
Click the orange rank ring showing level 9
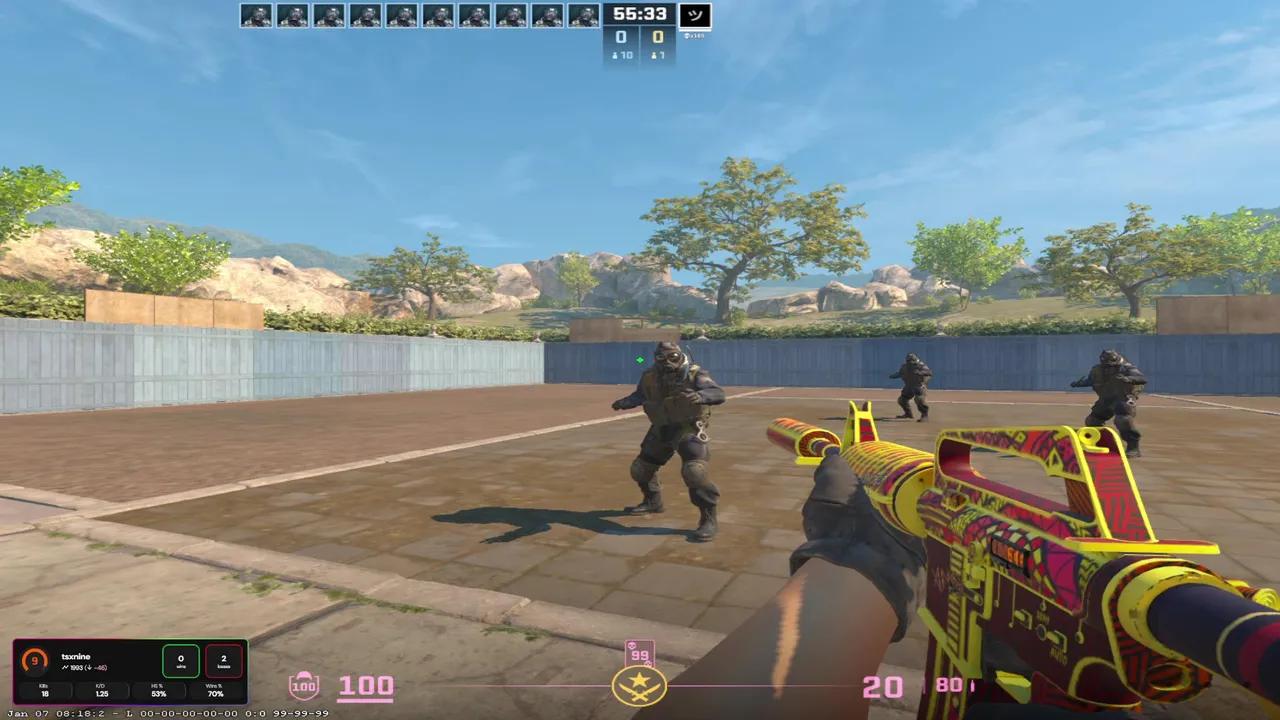pyautogui.click(x=33, y=660)
